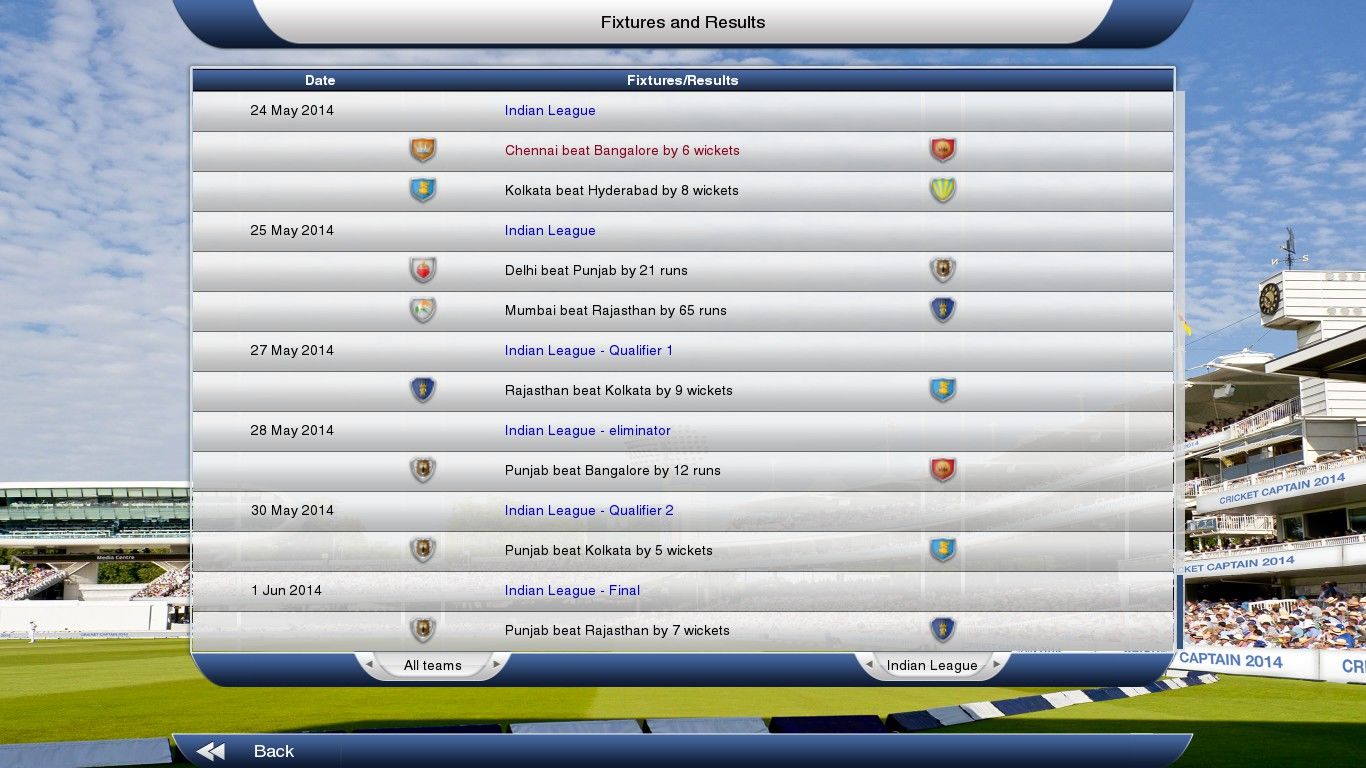Click right arrow beside Indian League selector

click(996, 665)
